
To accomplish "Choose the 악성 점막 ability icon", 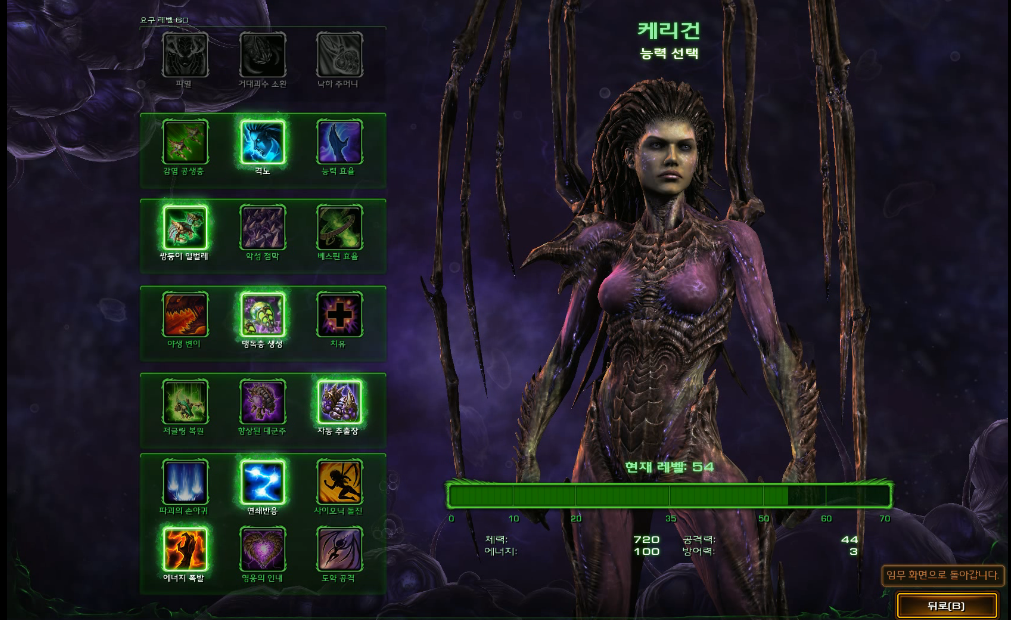I will click(x=263, y=227).
